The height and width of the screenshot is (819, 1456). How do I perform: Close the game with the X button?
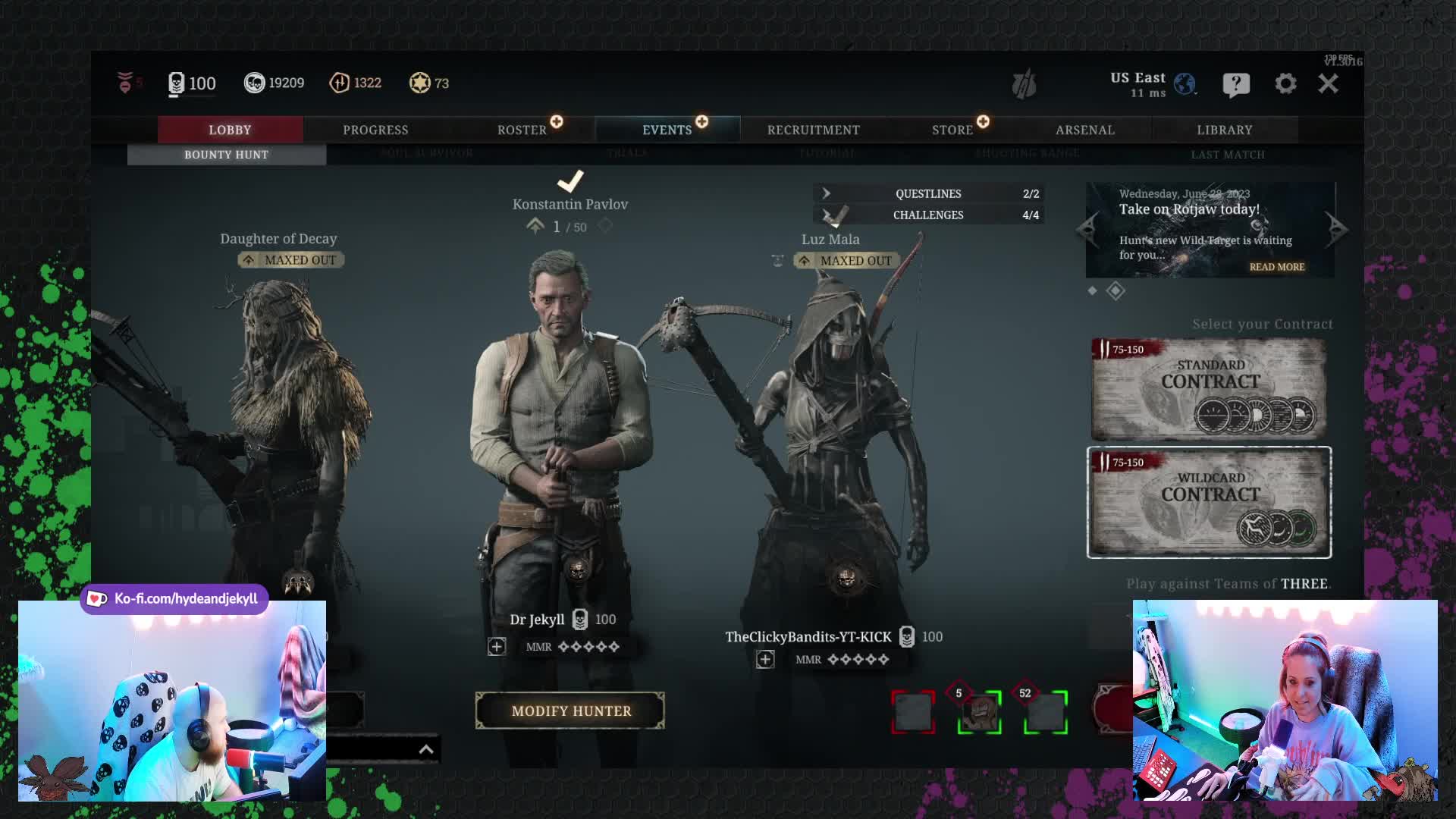click(1328, 83)
